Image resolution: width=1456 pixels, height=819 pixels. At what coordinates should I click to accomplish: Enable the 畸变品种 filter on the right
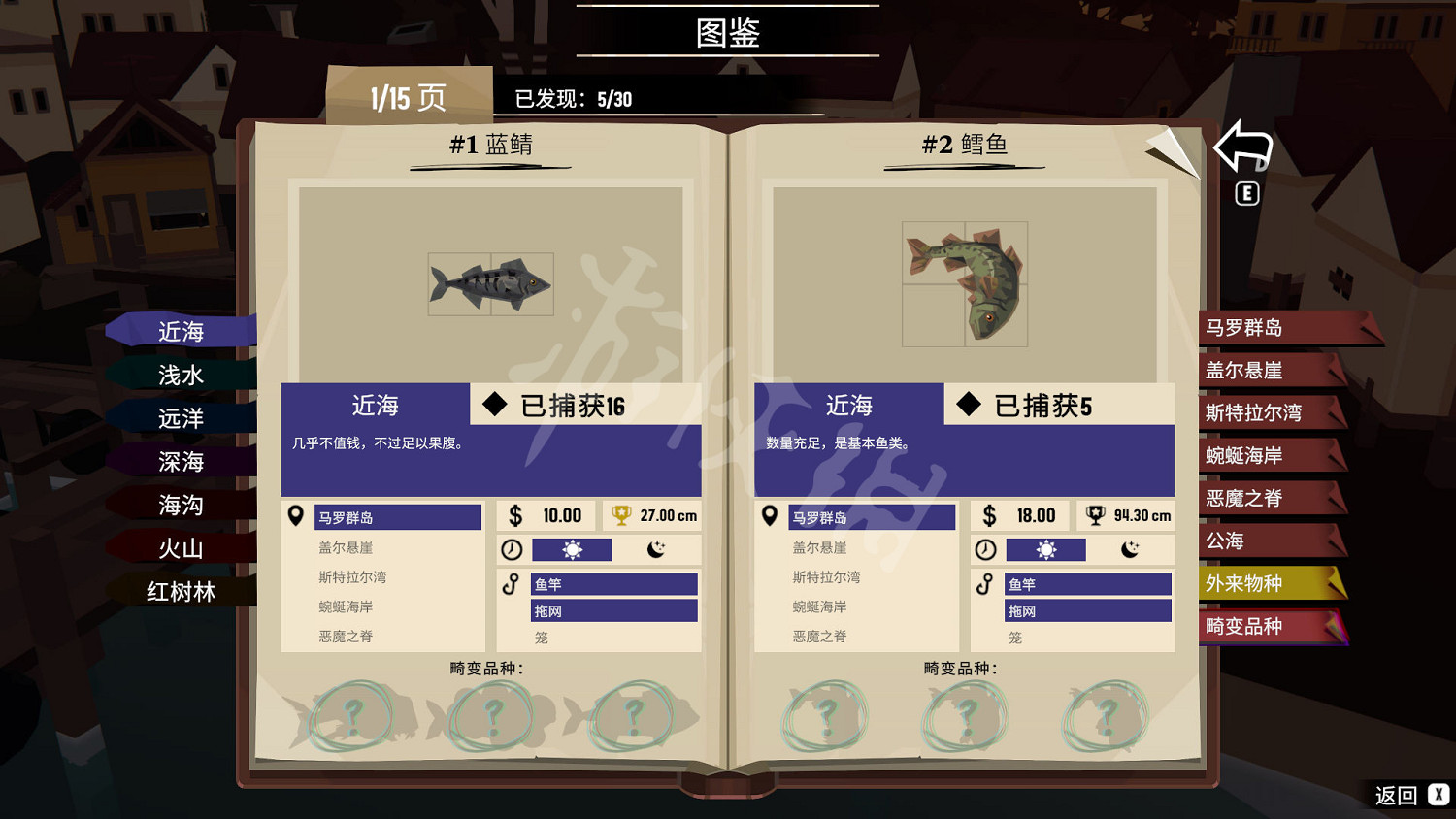coord(1262,627)
